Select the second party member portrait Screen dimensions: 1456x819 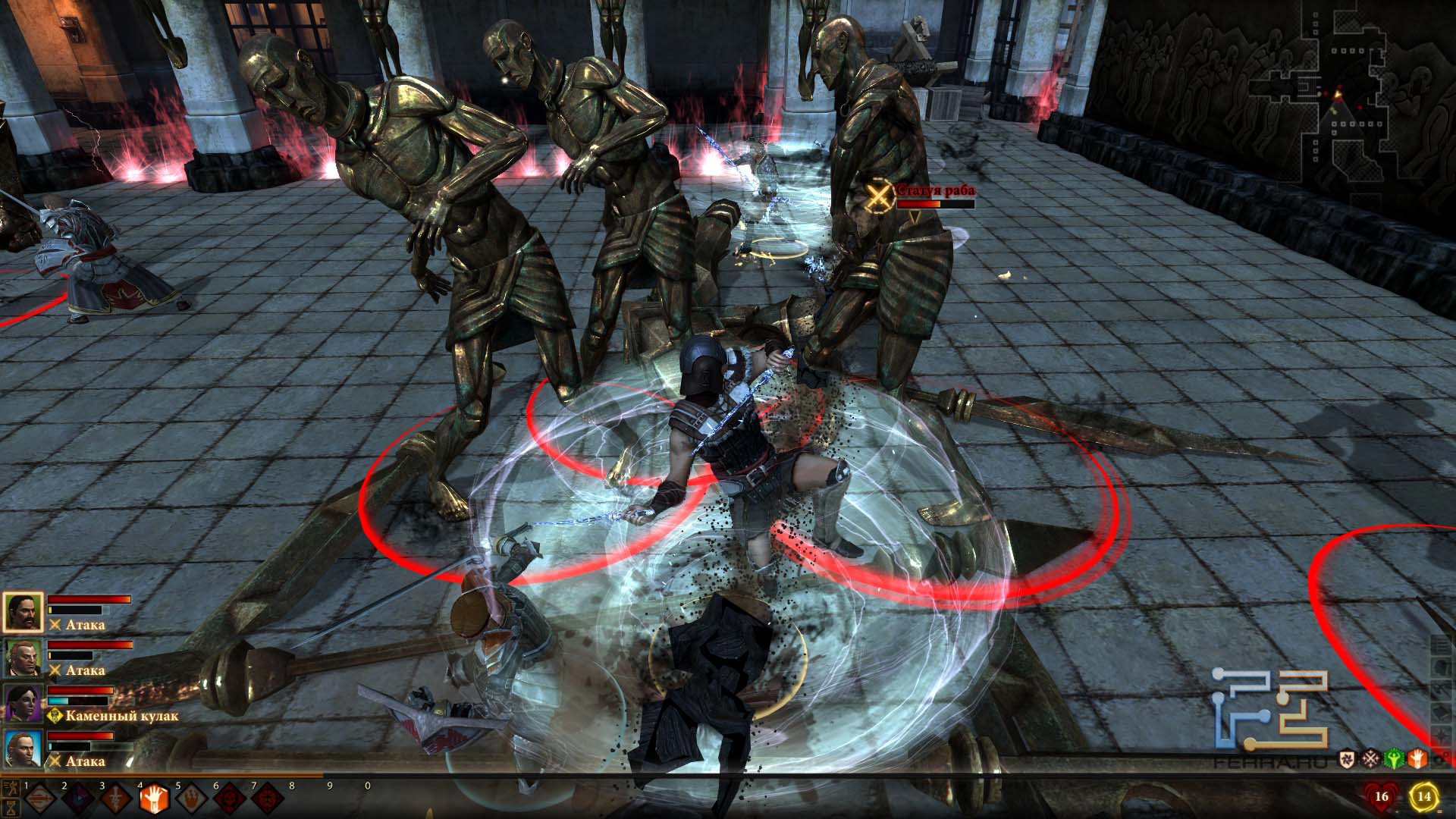pyautogui.click(x=23, y=658)
